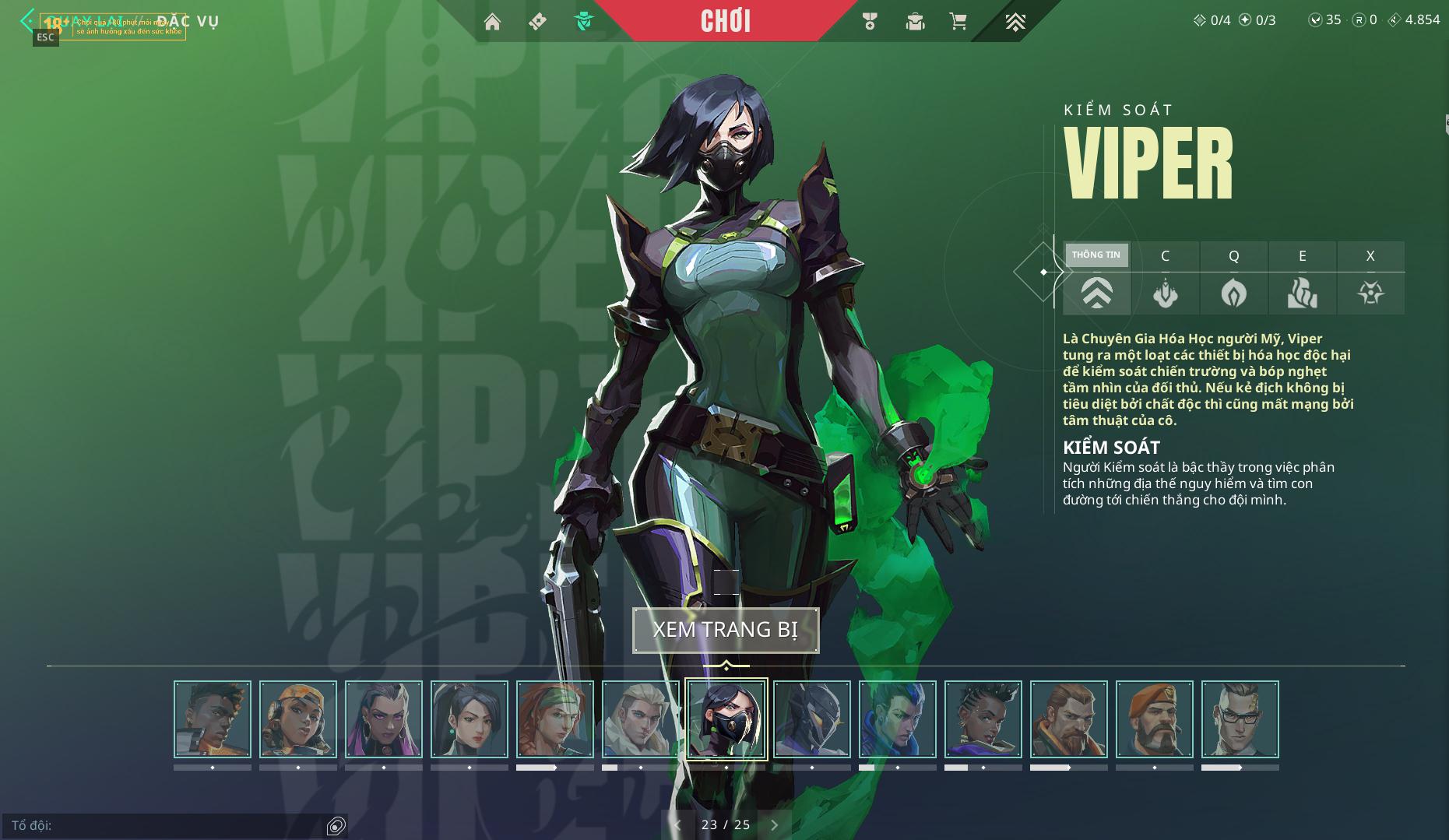Viewport: 1449px width, 840px height.
Task: Click the XEM TRANG BỊ button
Action: click(726, 630)
